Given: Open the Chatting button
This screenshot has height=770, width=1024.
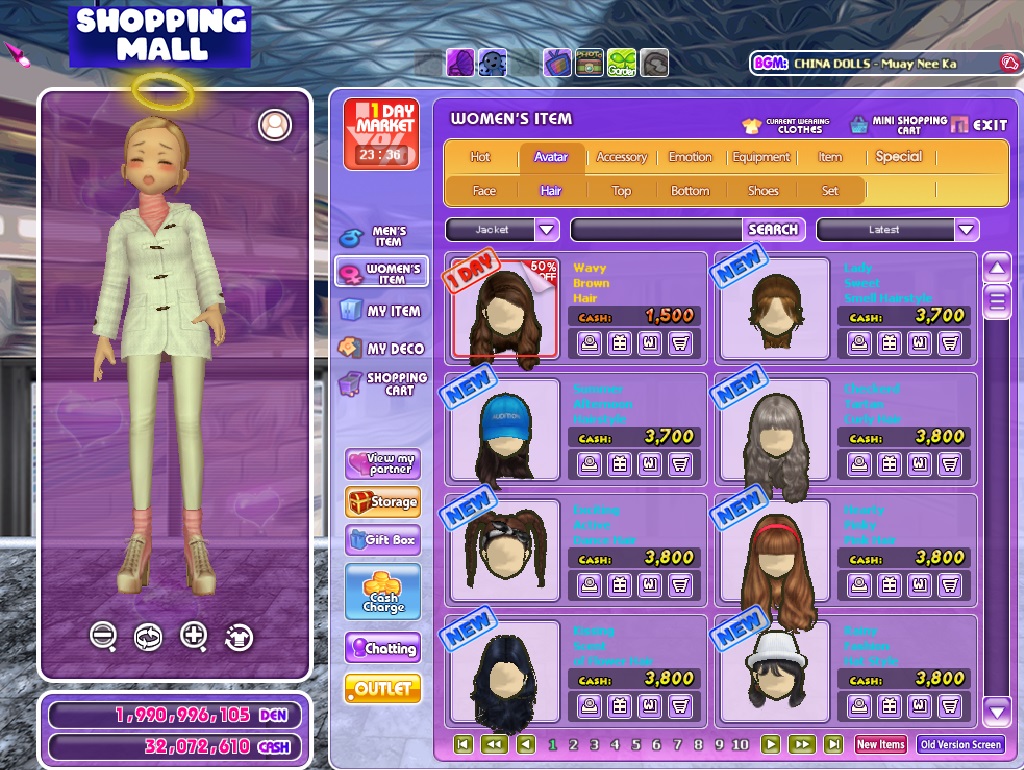Looking at the screenshot, I should 383,648.
